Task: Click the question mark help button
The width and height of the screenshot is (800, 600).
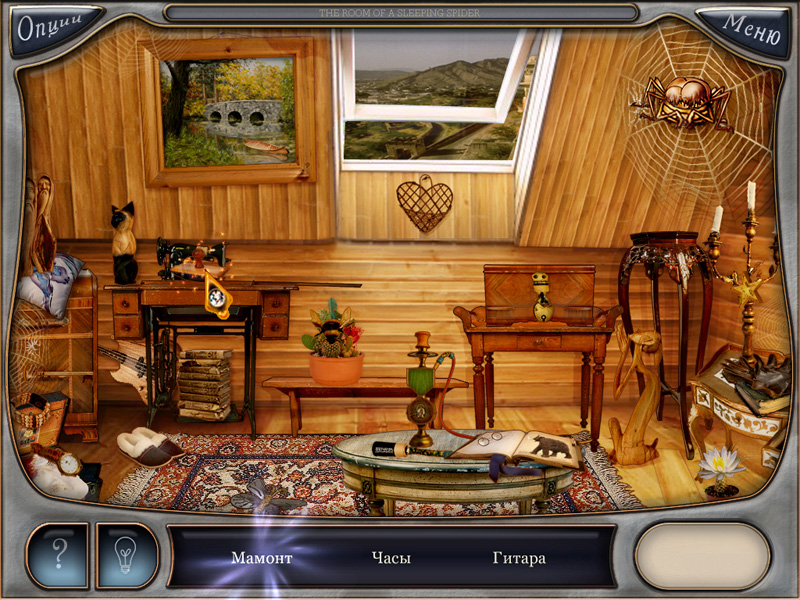Action: coord(58,554)
